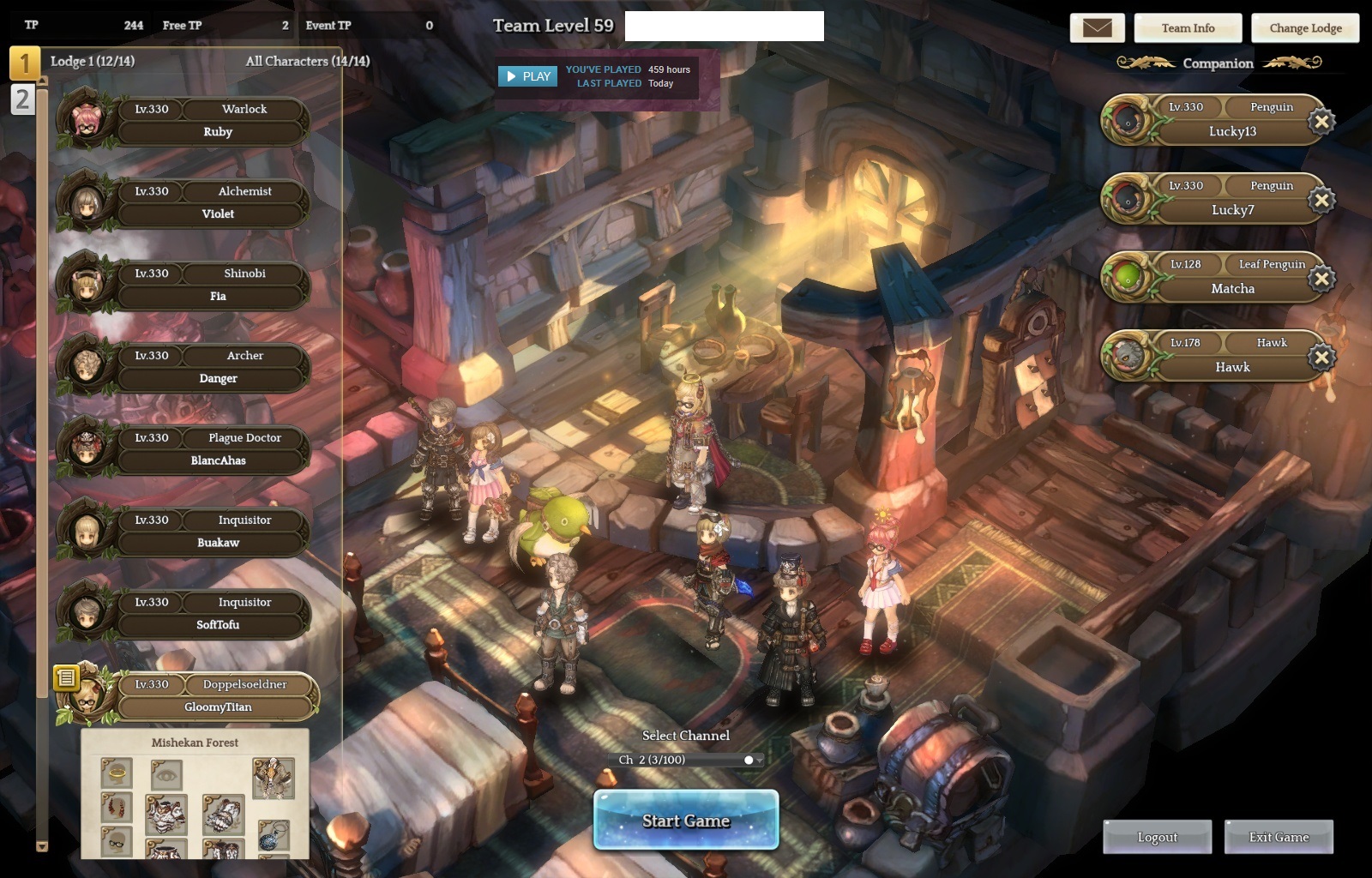The width and height of the screenshot is (1372, 878).
Task: Remove companion Lucky13
Action: (x=1321, y=122)
